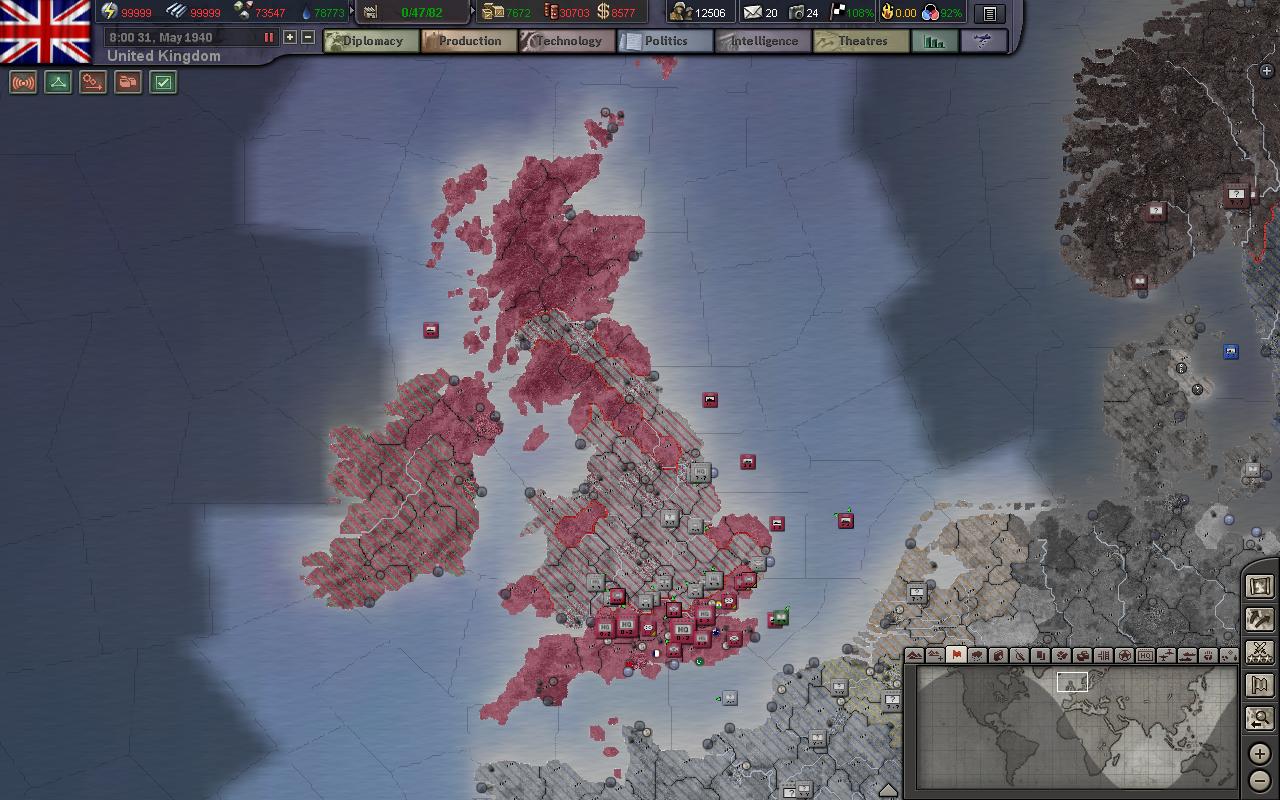The width and height of the screenshot is (1280, 800).
Task: Open the main menu list button
Action: 989,13
